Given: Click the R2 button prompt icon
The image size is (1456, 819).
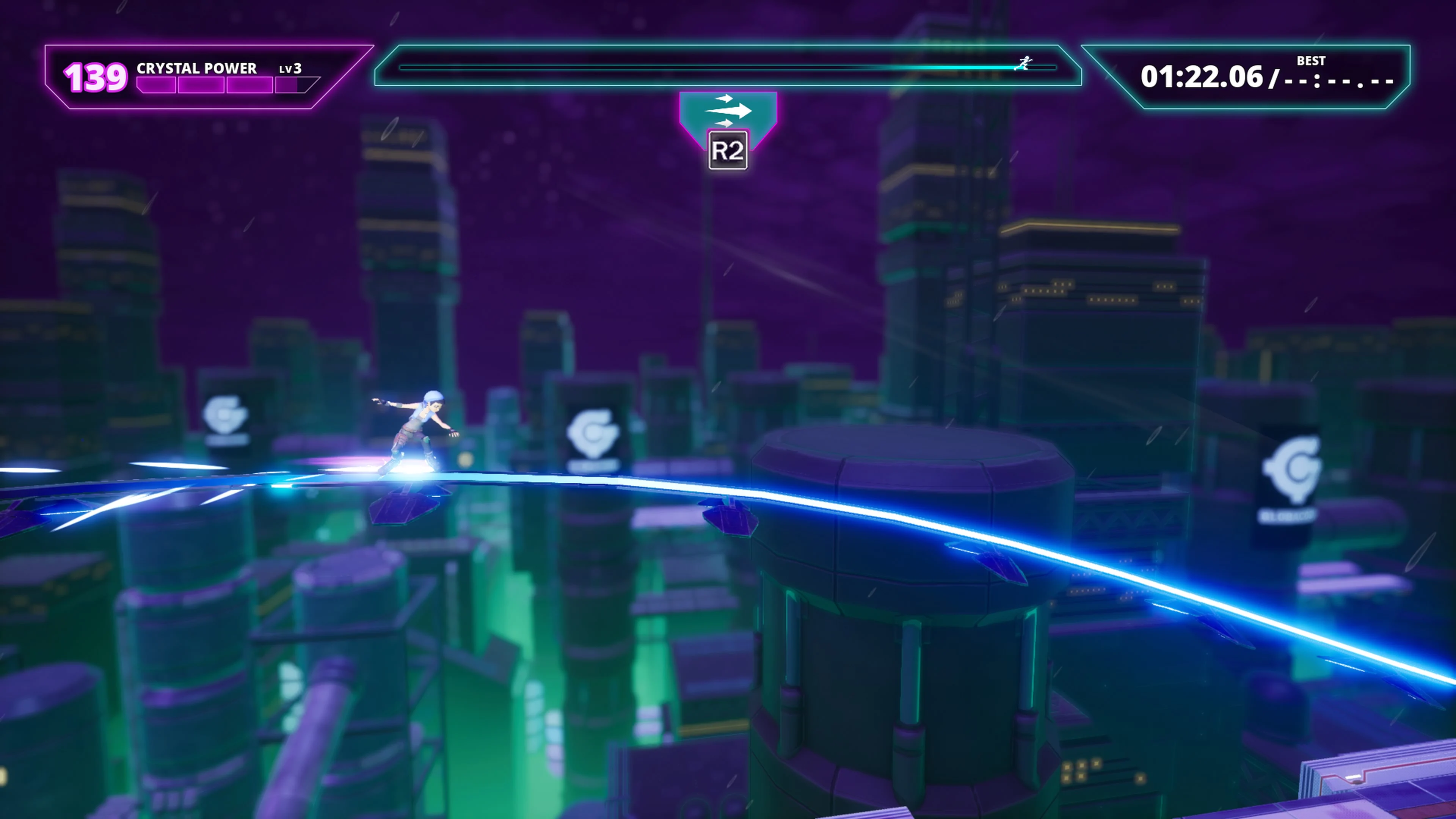Looking at the screenshot, I should (728, 150).
